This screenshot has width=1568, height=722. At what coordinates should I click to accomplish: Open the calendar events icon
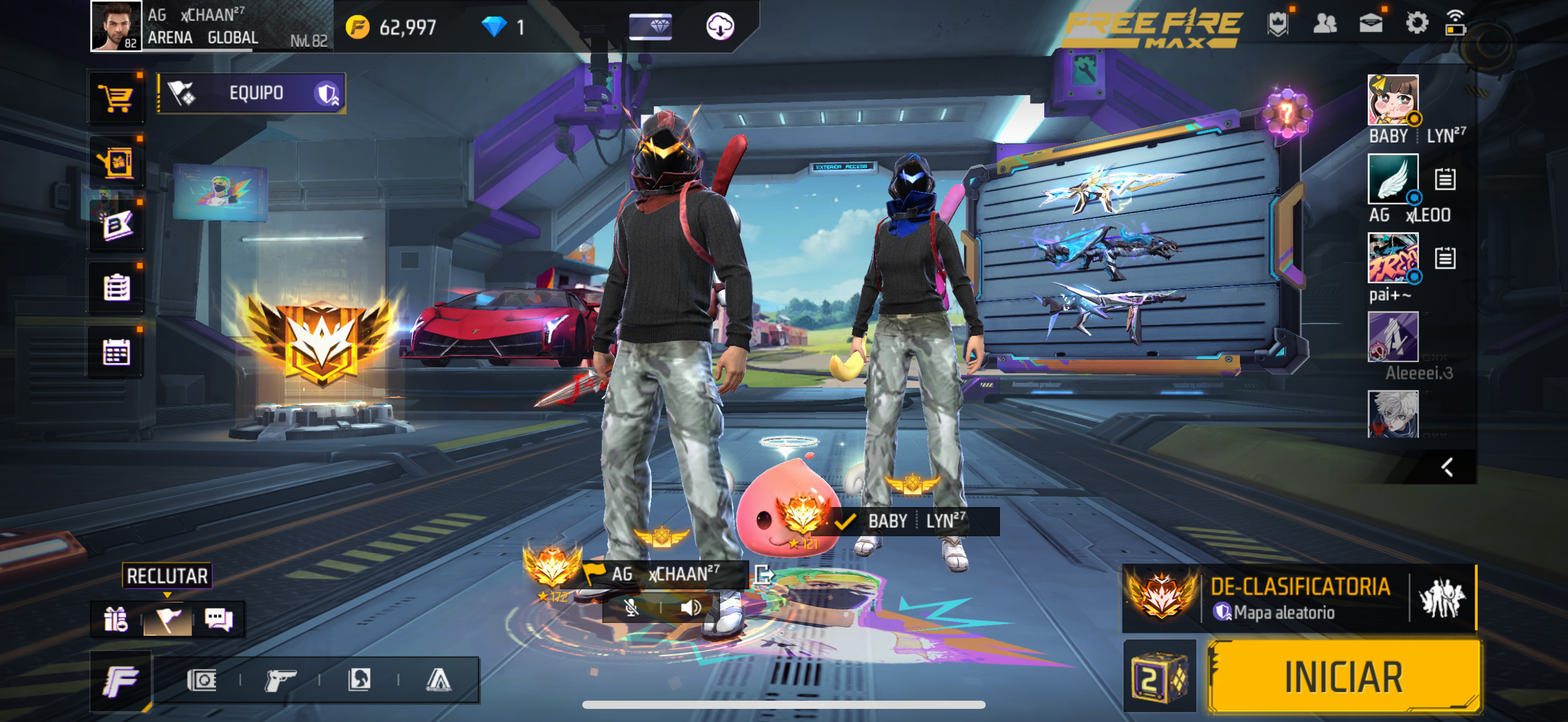click(x=116, y=352)
